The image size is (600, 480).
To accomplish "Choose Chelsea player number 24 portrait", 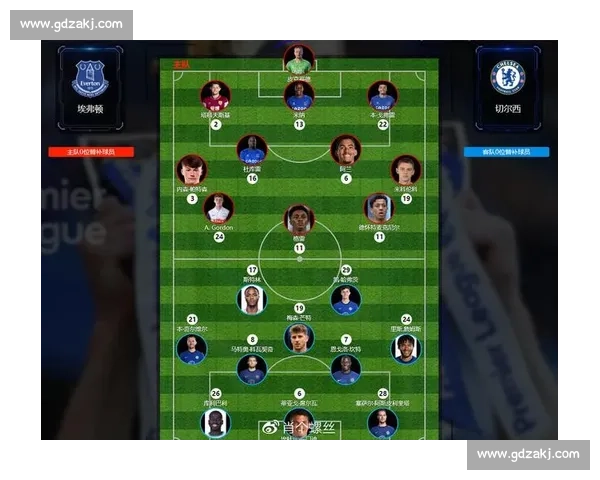I will [x=406, y=348].
